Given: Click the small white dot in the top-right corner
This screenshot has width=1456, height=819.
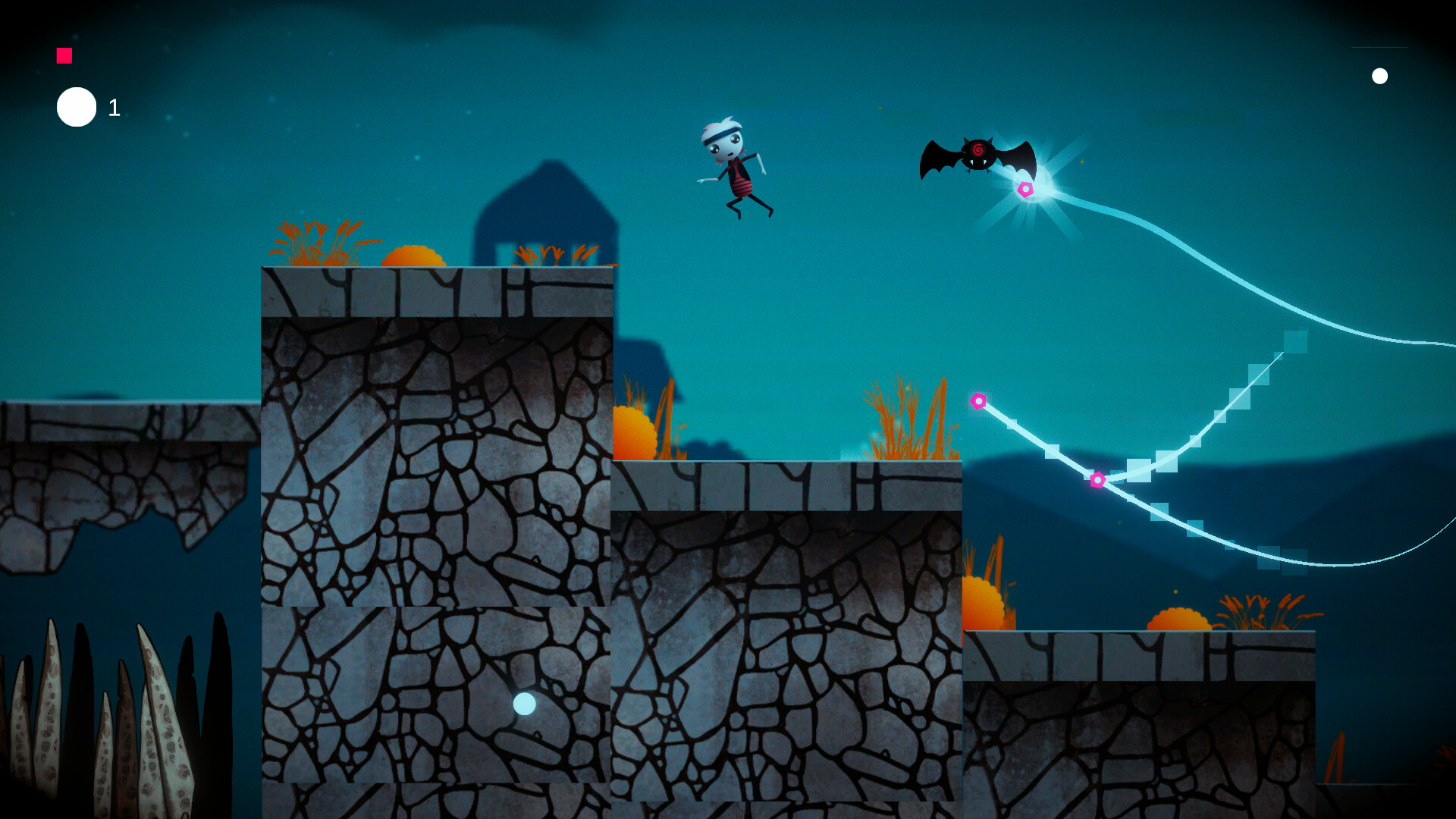Looking at the screenshot, I should click(x=1380, y=75).
